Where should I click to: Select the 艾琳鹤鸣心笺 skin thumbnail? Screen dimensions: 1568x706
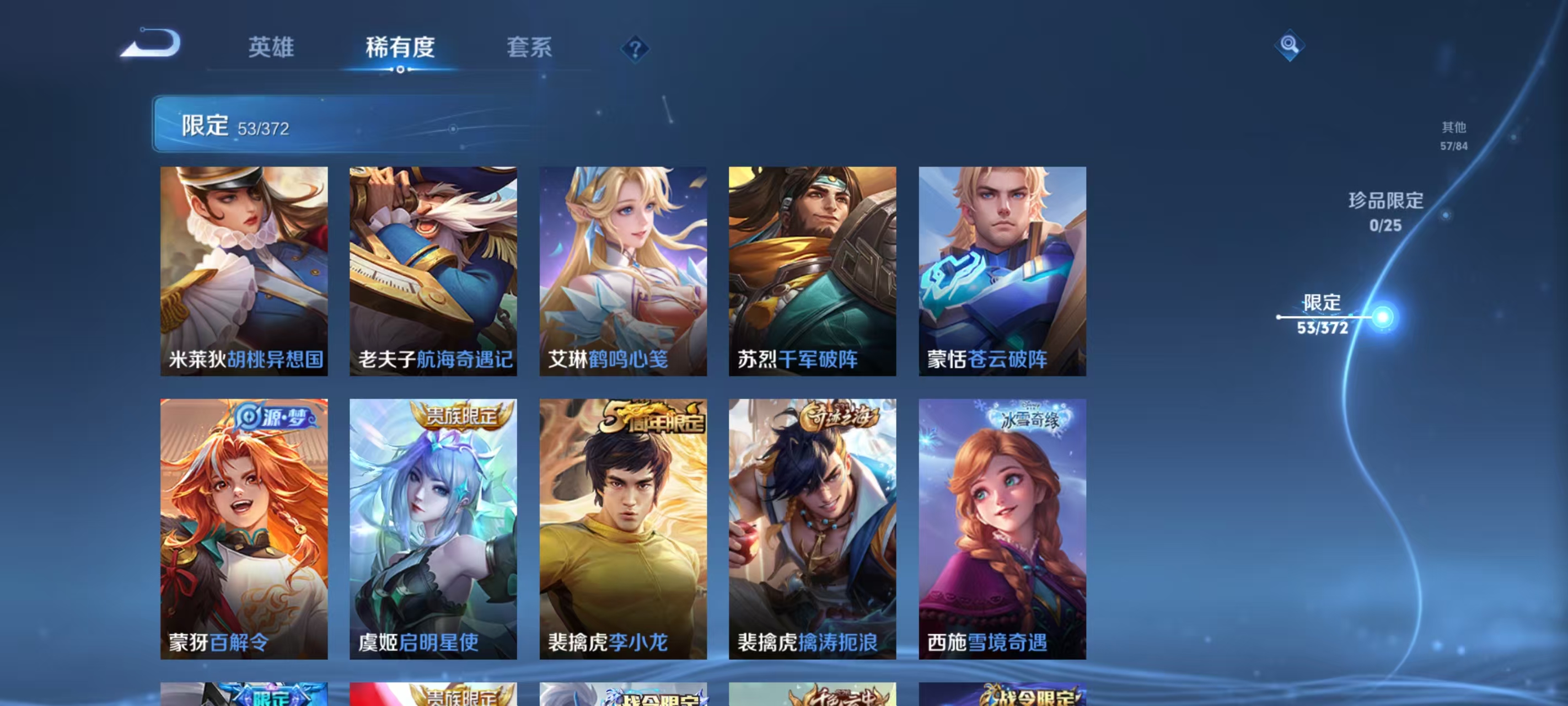tap(624, 271)
